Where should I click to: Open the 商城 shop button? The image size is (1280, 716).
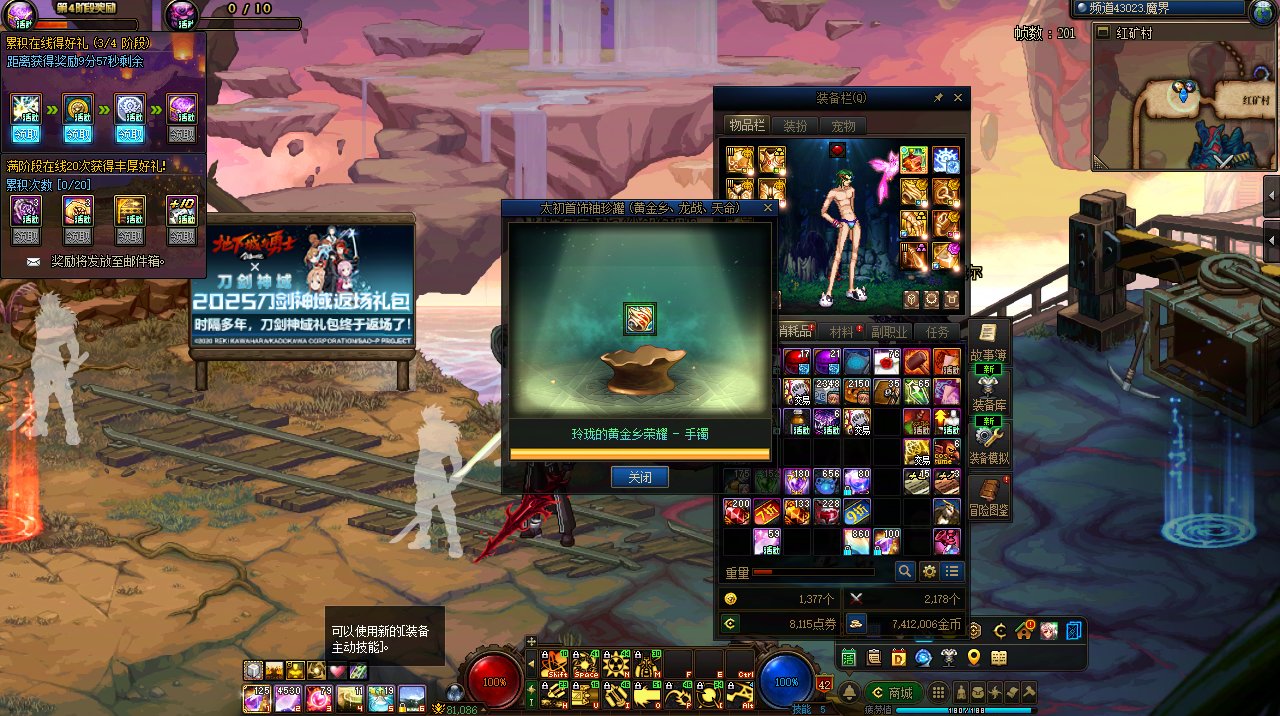click(x=891, y=693)
